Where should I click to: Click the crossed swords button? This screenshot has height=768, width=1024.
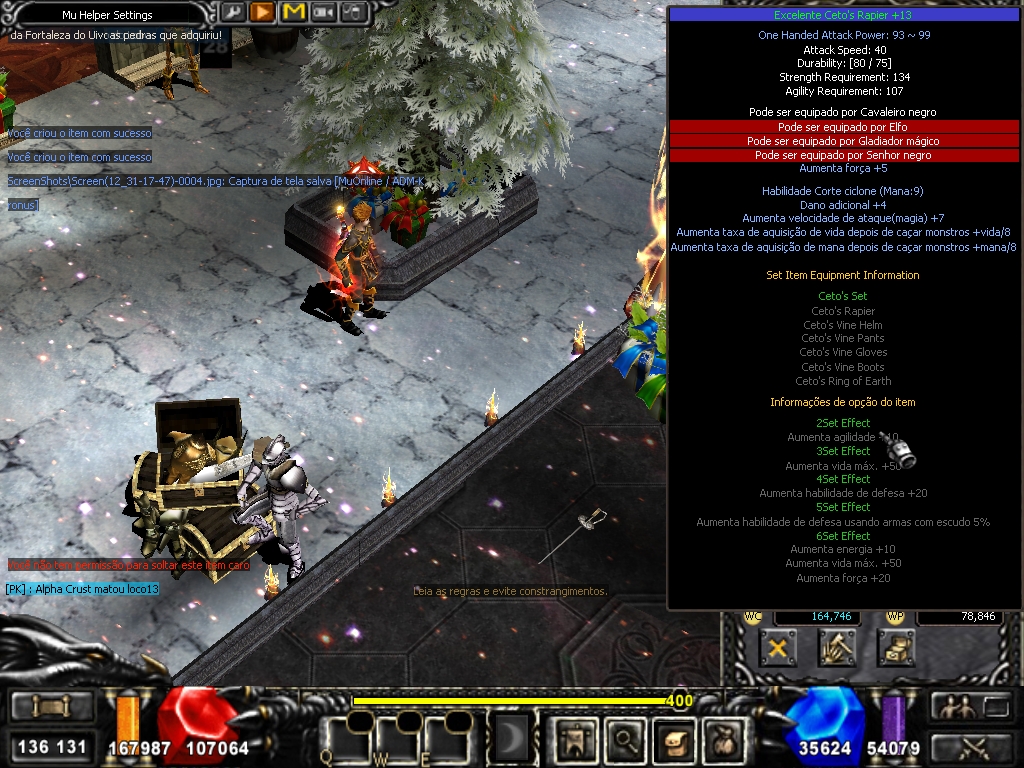point(972,746)
